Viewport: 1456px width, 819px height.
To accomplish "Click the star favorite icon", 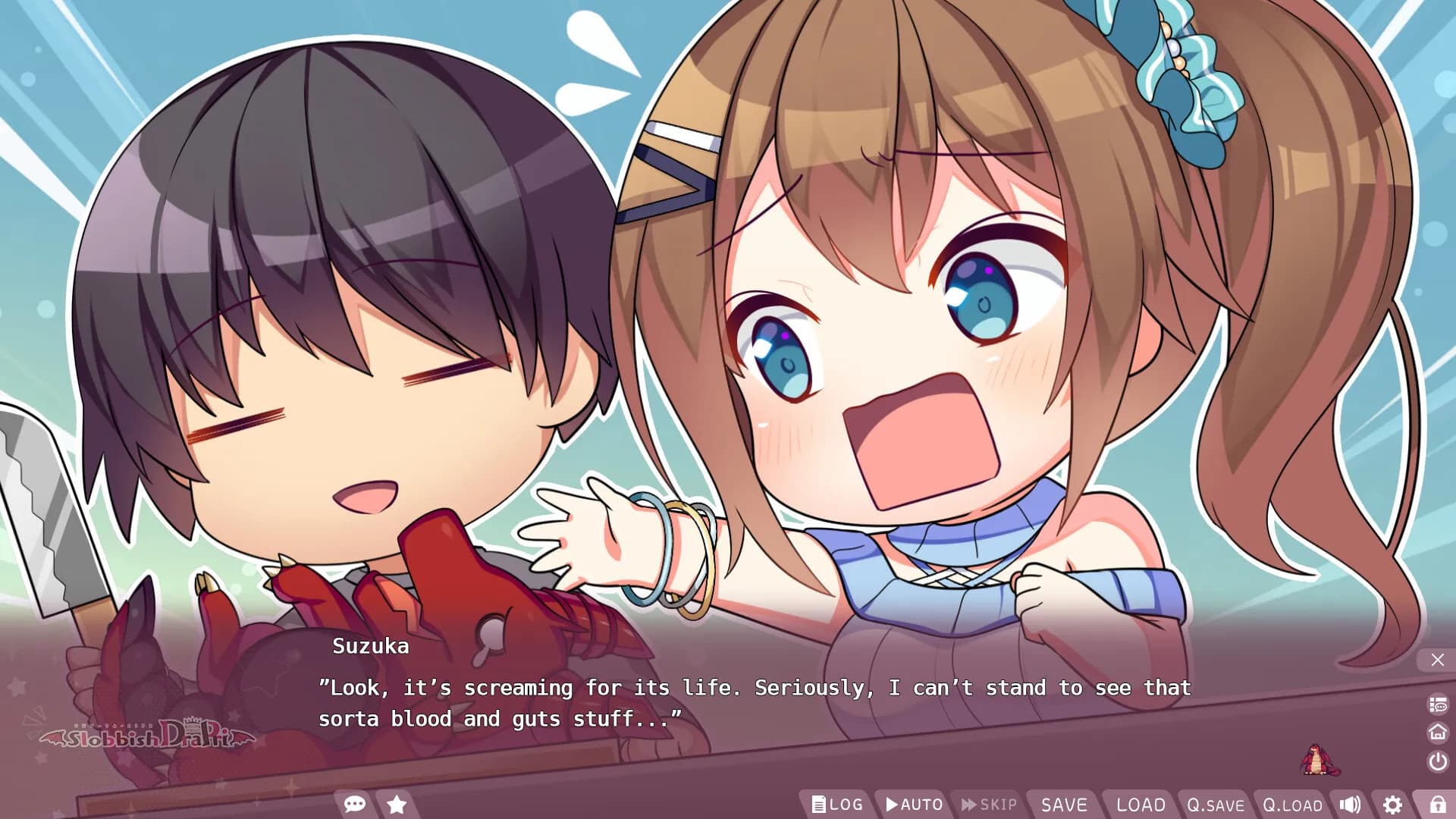I will pos(397,804).
